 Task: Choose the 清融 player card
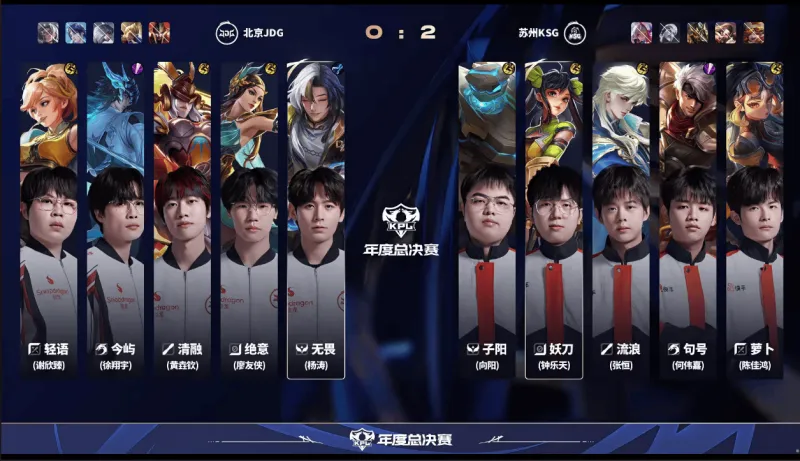(182, 220)
